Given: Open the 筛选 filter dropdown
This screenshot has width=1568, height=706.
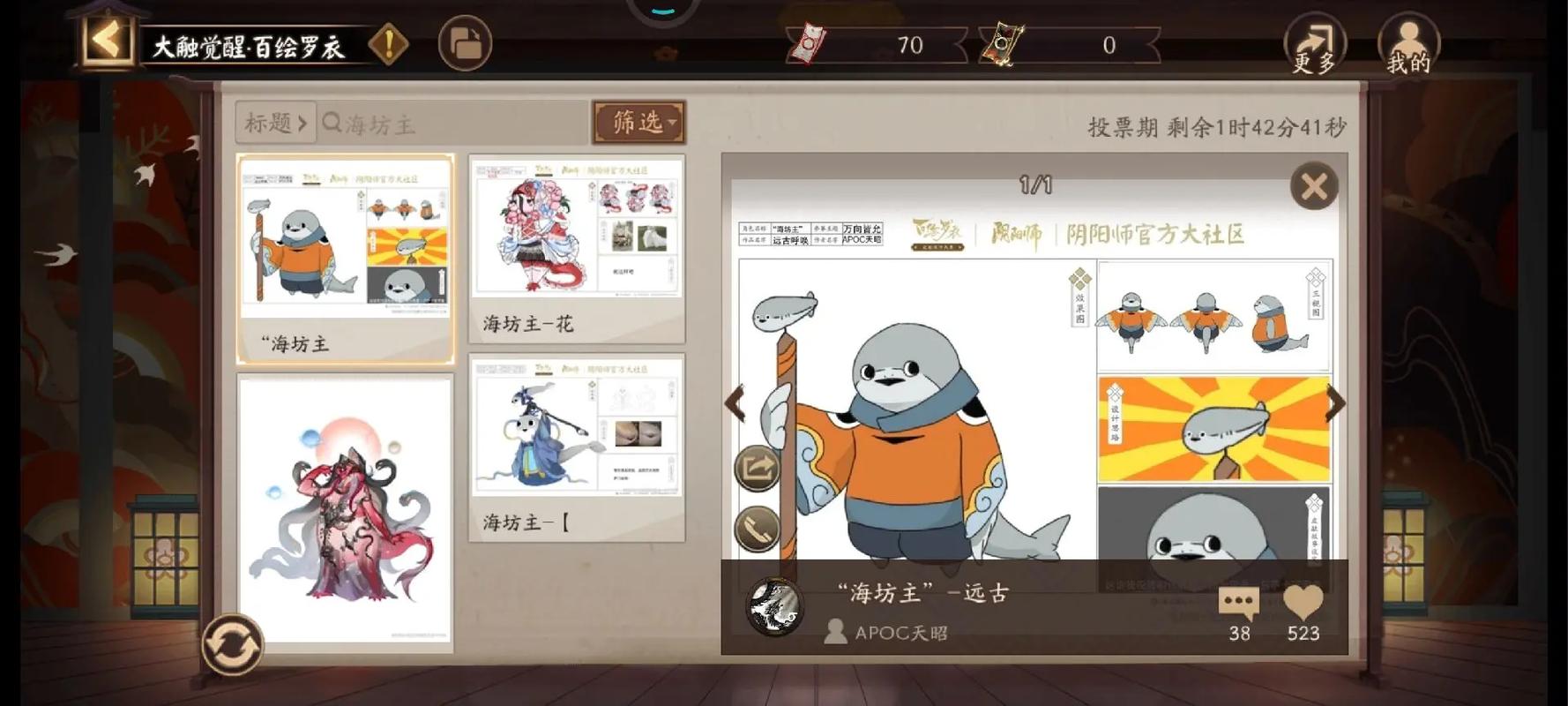Looking at the screenshot, I should (638, 123).
